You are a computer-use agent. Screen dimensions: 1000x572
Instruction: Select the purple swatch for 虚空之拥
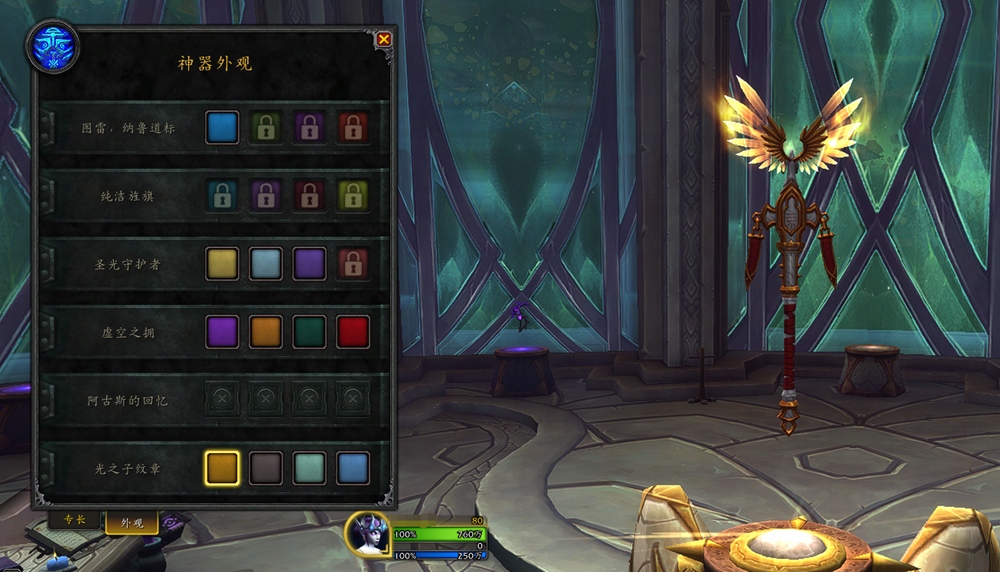tap(222, 332)
